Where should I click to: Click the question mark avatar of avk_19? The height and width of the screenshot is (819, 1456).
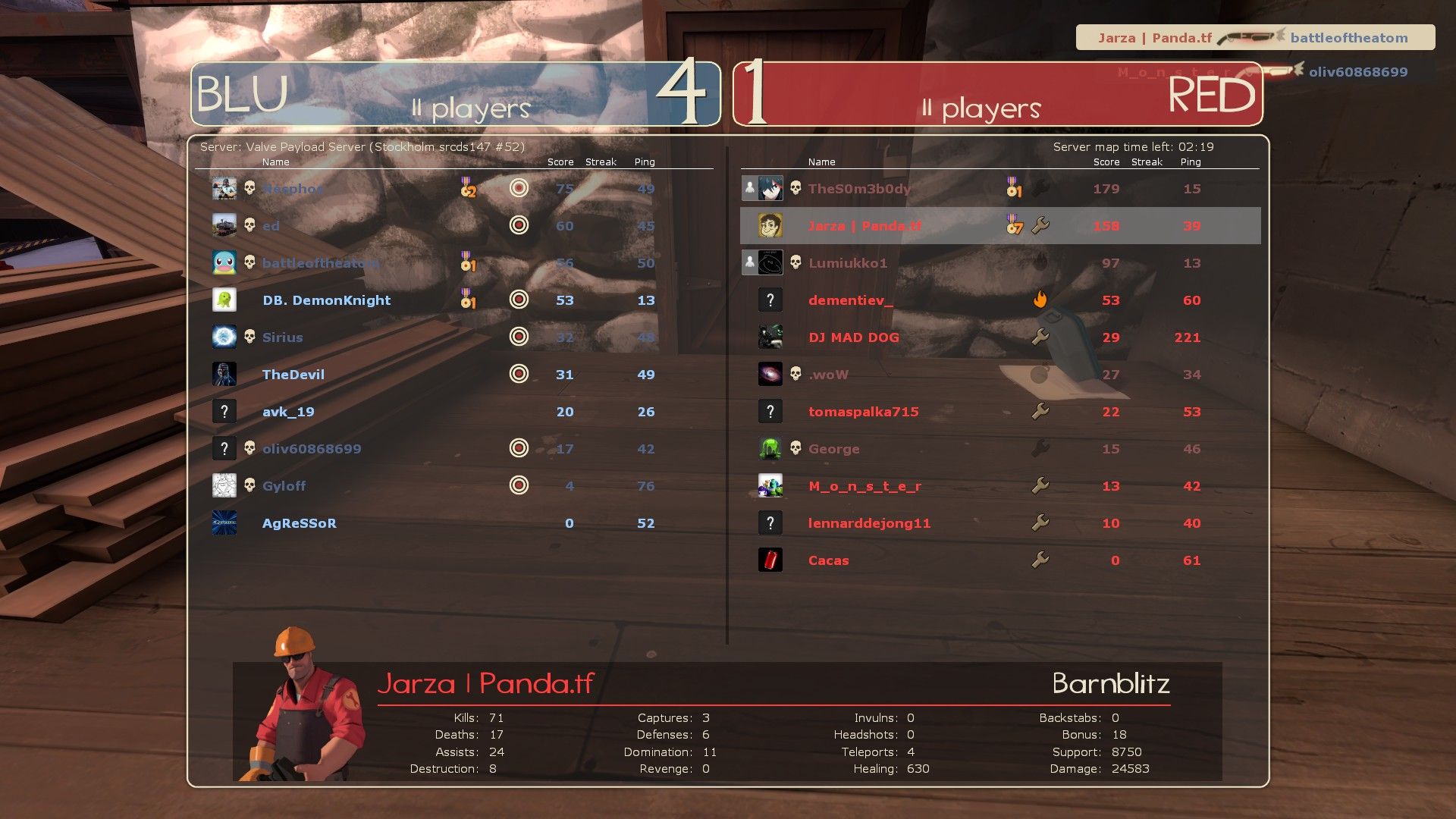tap(224, 410)
